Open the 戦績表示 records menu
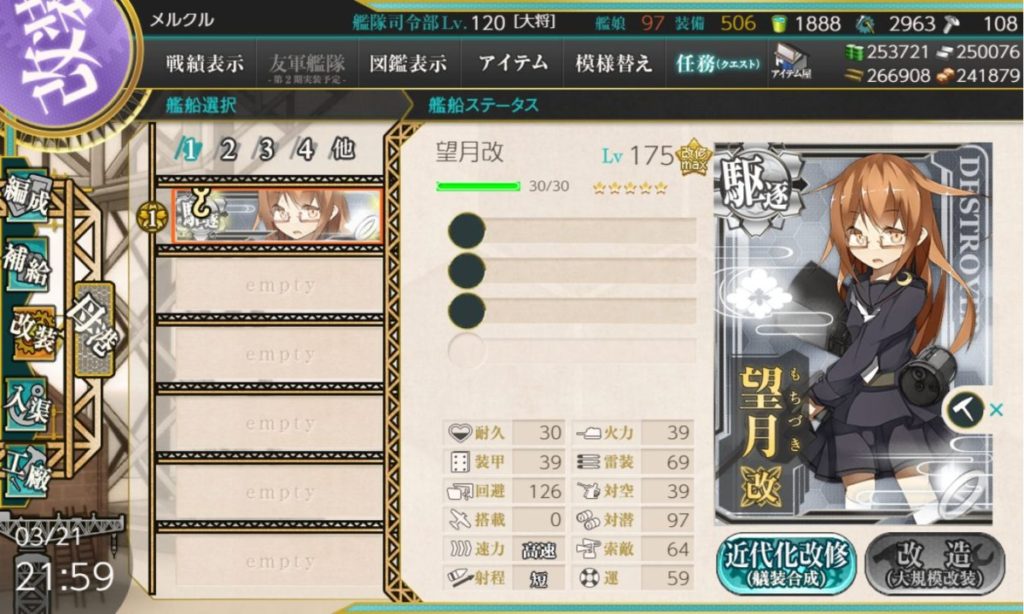The height and width of the screenshot is (614, 1024). click(x=204, y=64)
